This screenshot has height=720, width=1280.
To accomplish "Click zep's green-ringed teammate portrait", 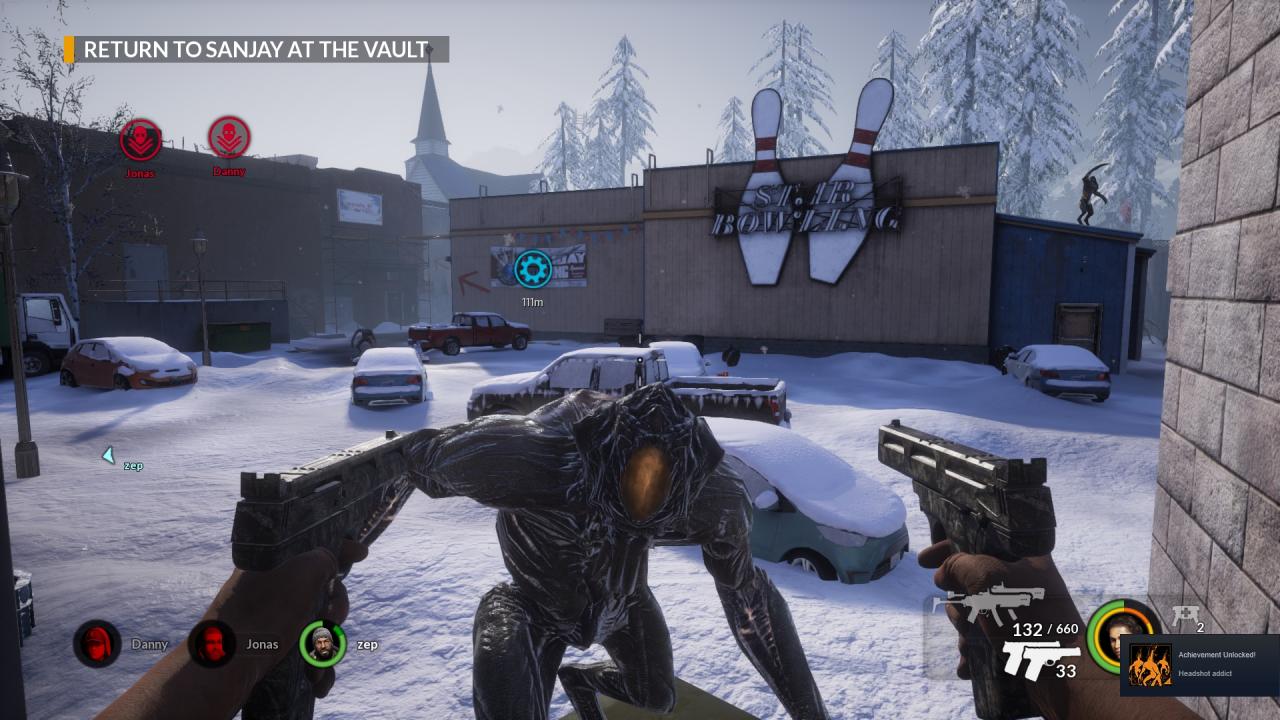I will pyautogui.click(x=322, y=644).
